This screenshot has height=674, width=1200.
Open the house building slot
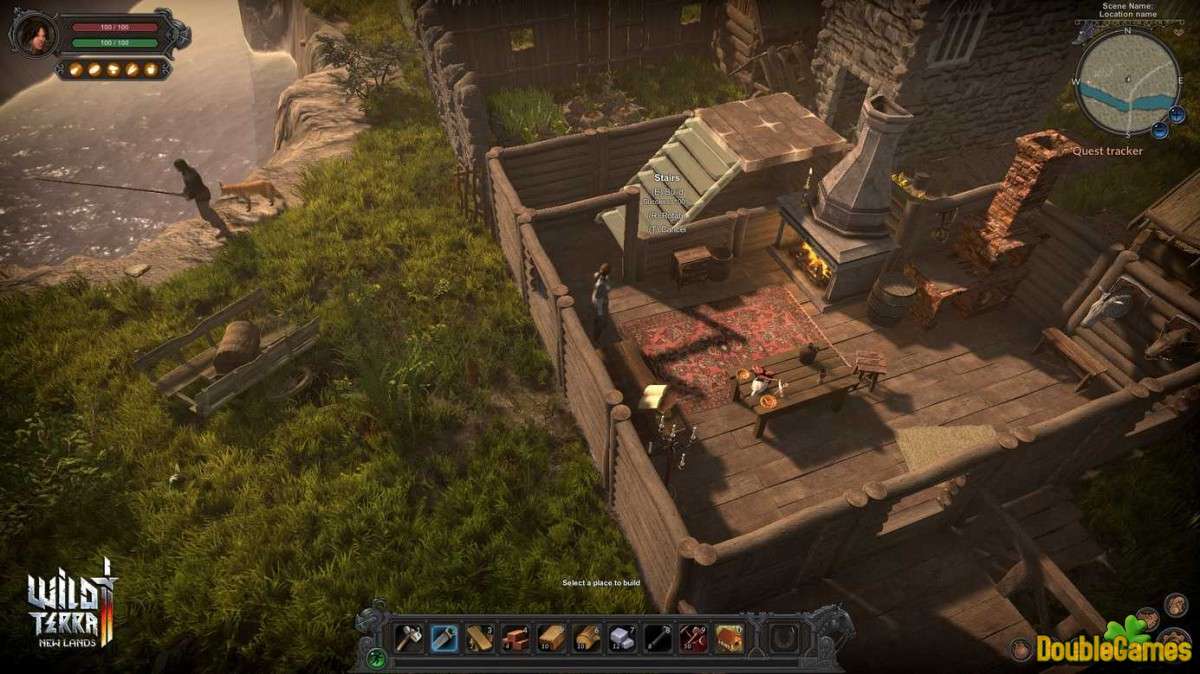point(728,638)
